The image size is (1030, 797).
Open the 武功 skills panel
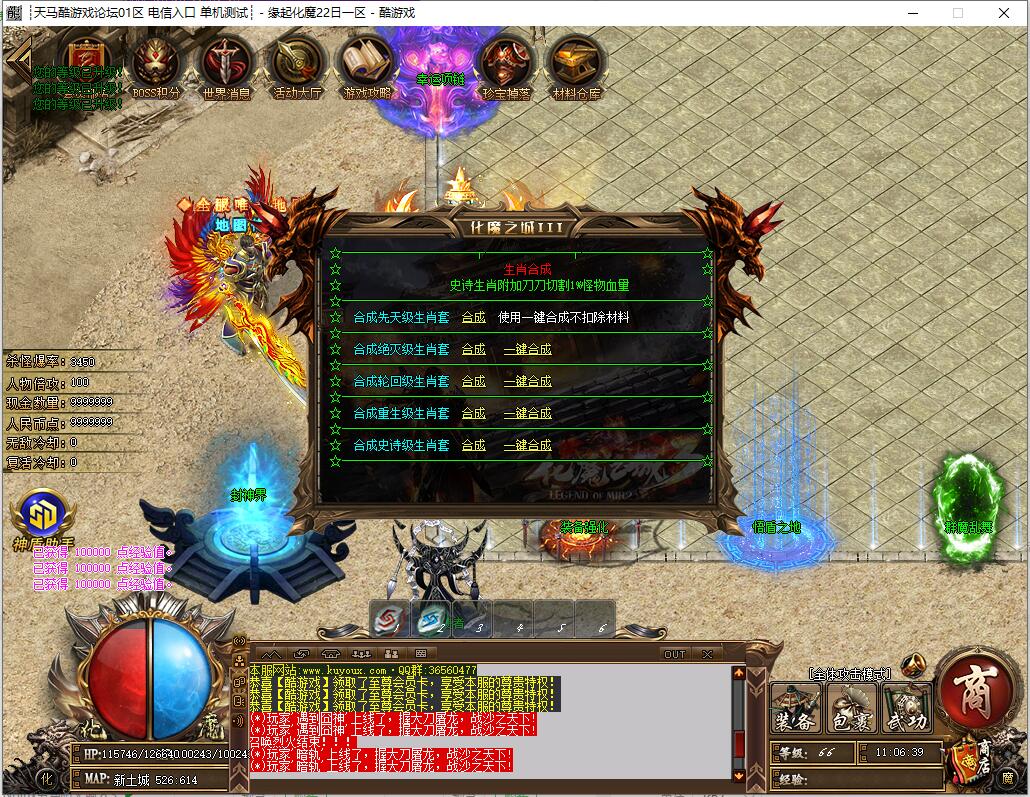(906, 708)
